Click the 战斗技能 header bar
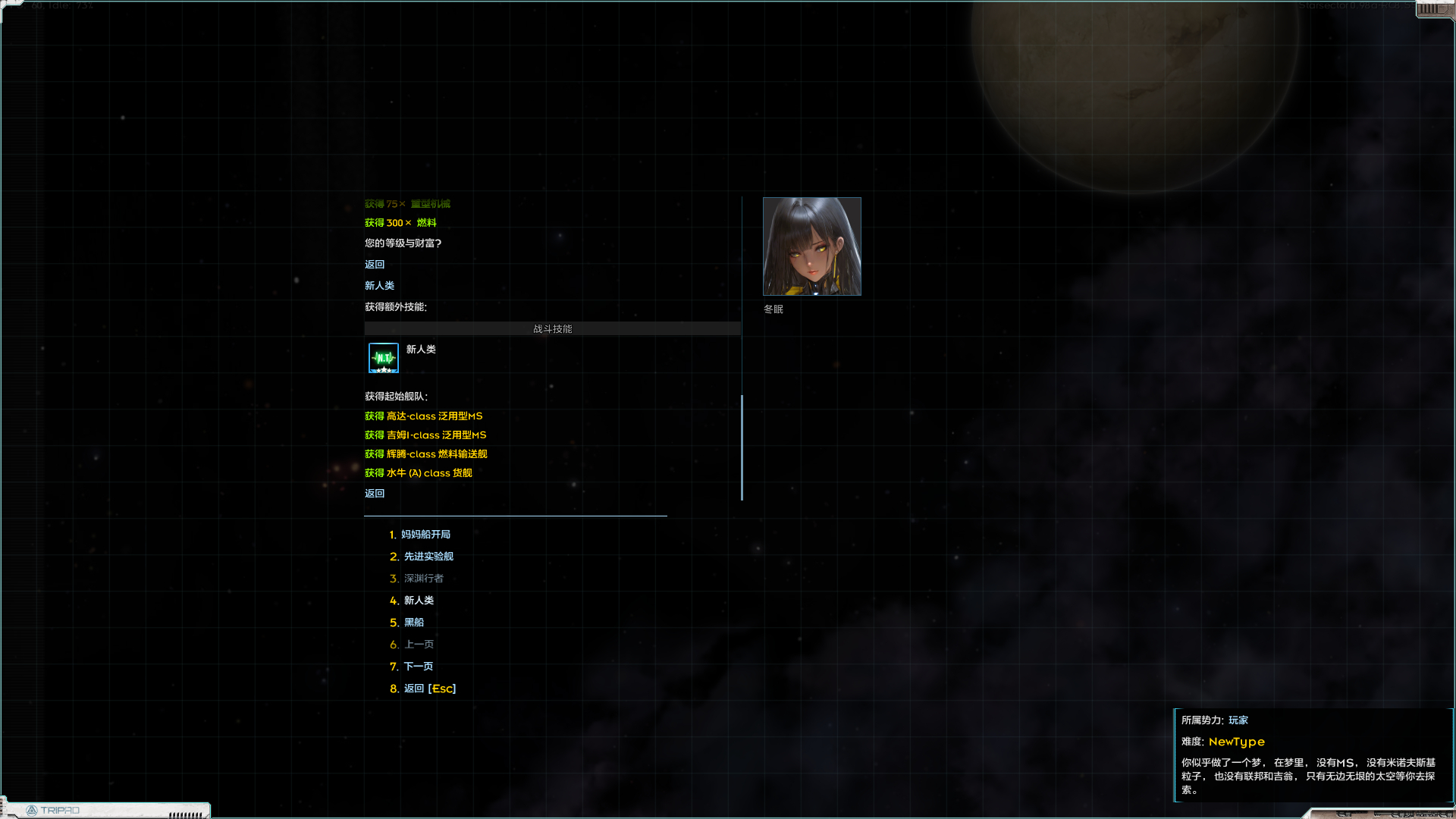Viewport: 1456px width, 819px height. 552,328
